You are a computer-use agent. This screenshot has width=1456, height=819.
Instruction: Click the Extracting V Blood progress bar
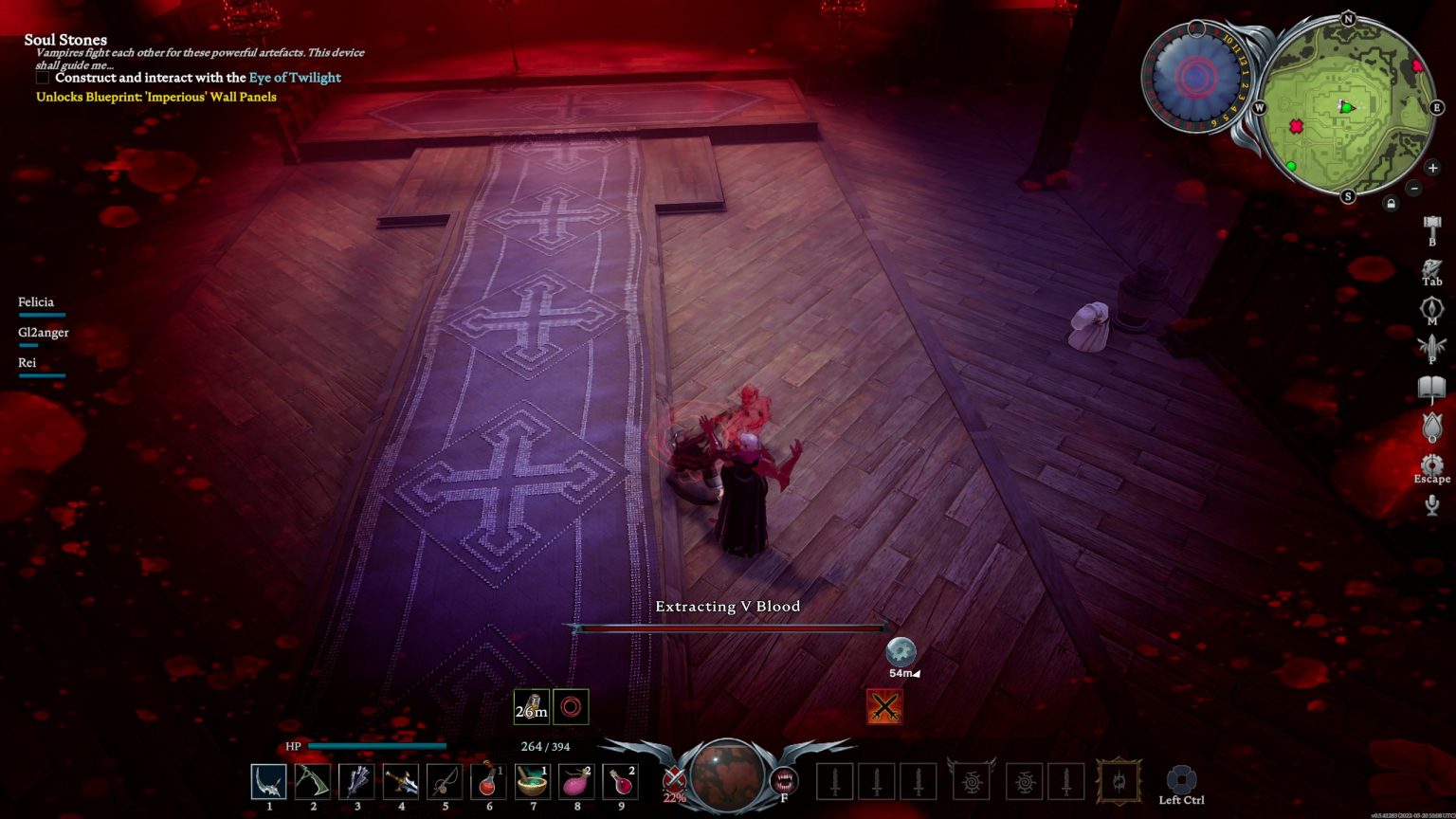click(x=730, y=628)
